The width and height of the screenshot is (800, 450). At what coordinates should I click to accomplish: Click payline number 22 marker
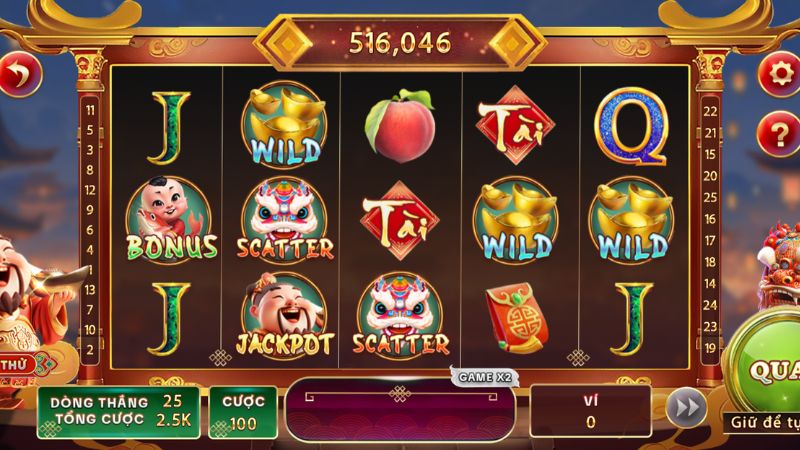711,110
